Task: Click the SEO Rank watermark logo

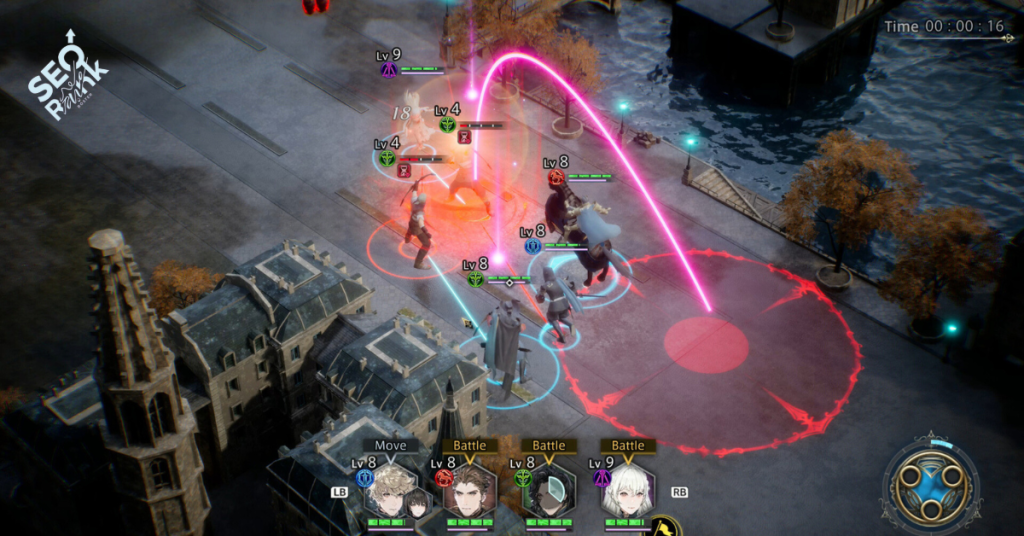Action: point(66,82)
